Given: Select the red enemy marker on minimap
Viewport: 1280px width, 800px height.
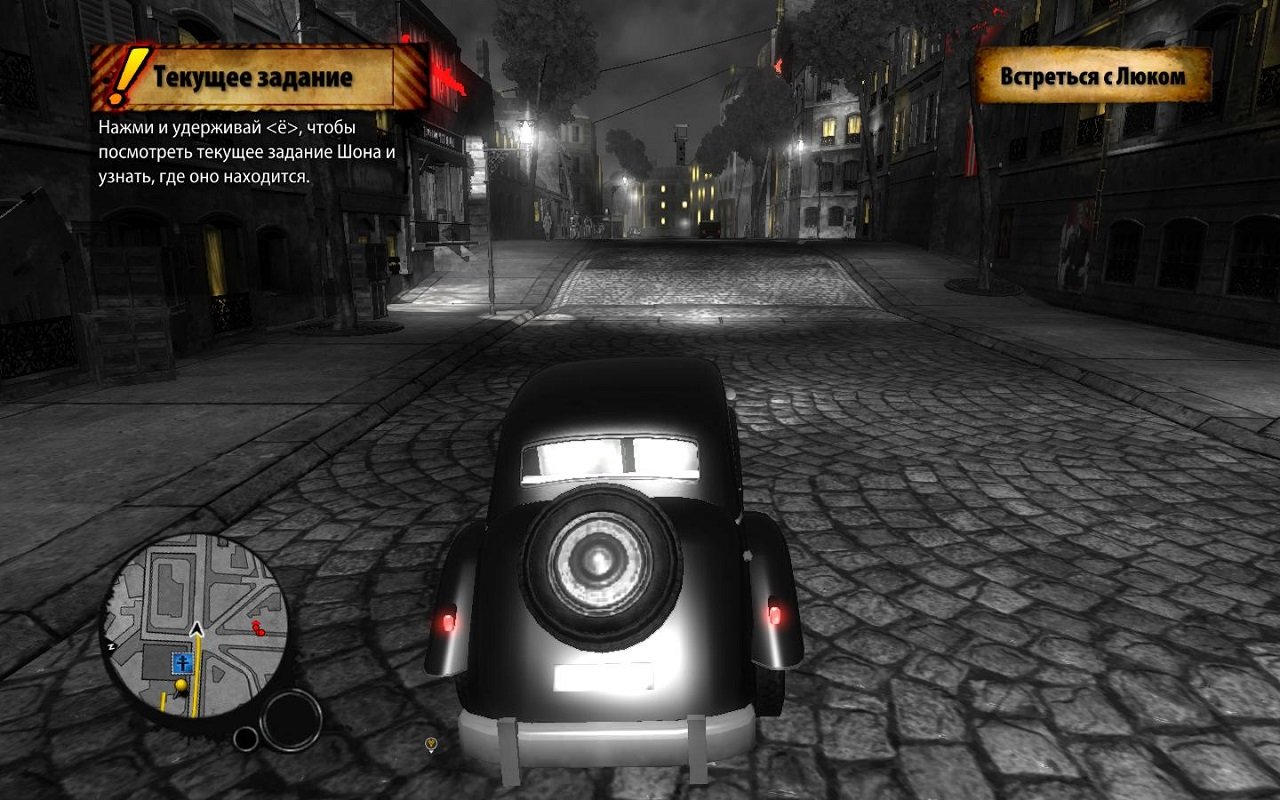Looking at the screenshot, I should click(x=259, y=628).
